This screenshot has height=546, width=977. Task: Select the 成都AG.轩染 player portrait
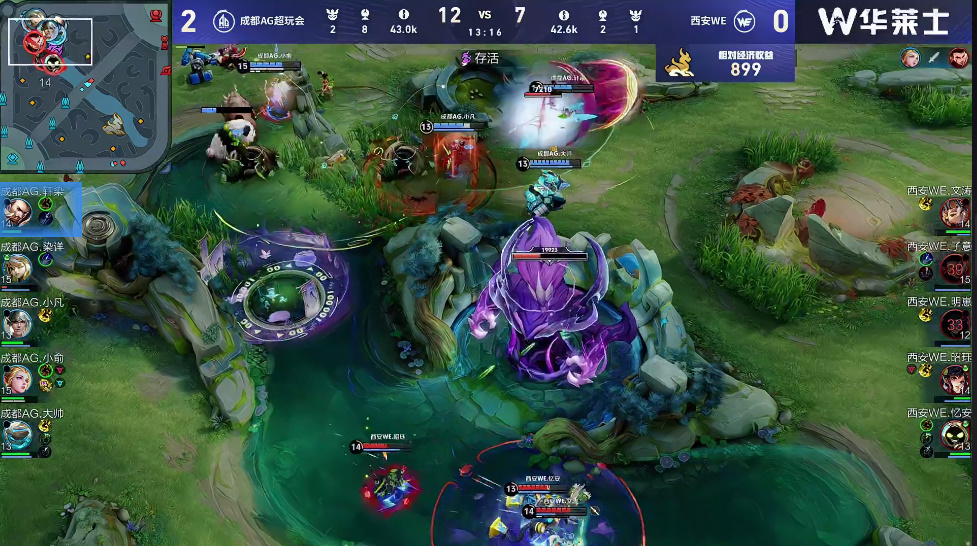pos(17,211)
